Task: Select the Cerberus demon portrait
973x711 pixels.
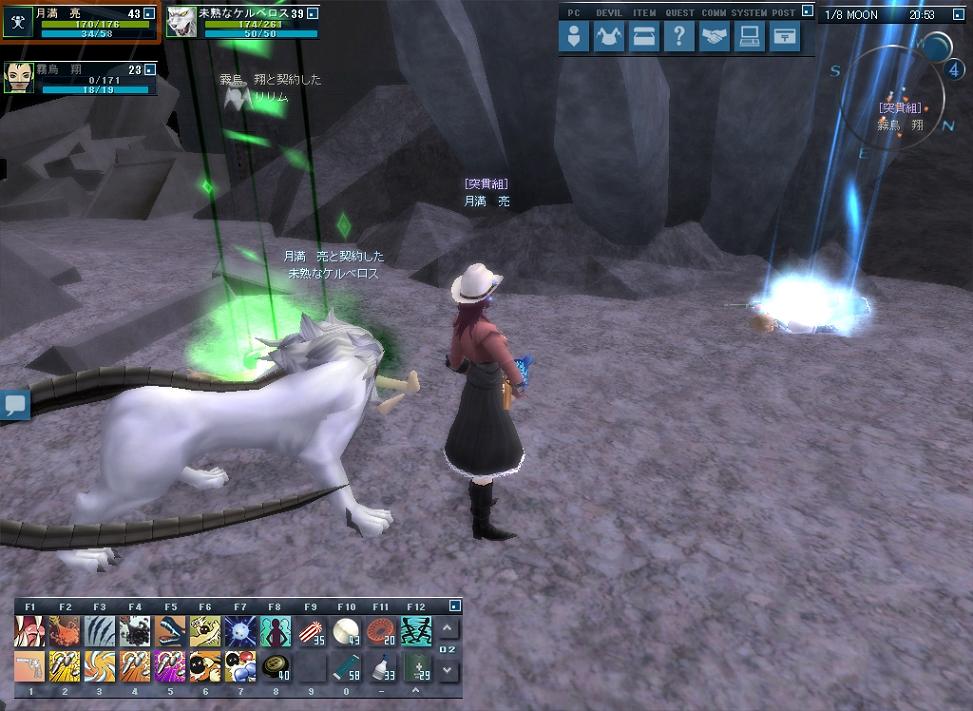Action: point(181,22)
